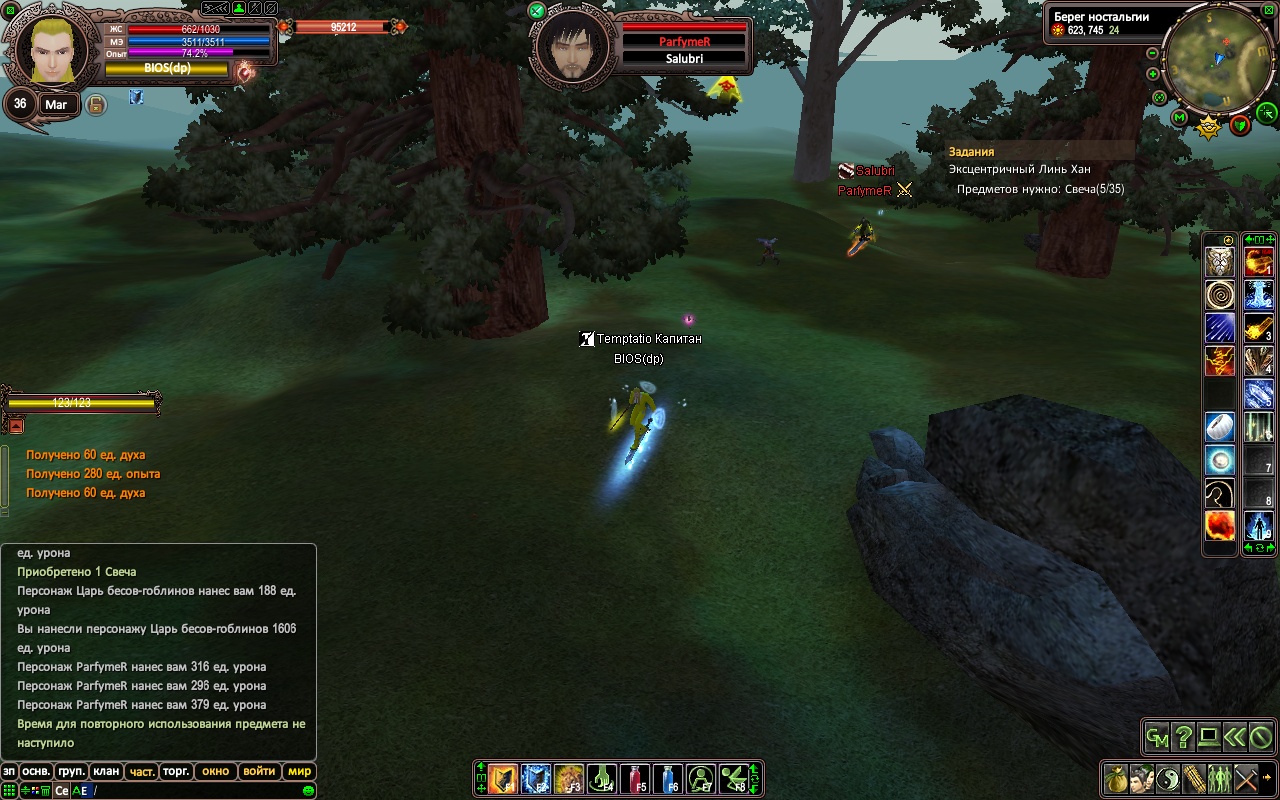Viewport: 1280px width, 800px height.
Task: Open the world map with M button
Action: [x=1180, y=118]
